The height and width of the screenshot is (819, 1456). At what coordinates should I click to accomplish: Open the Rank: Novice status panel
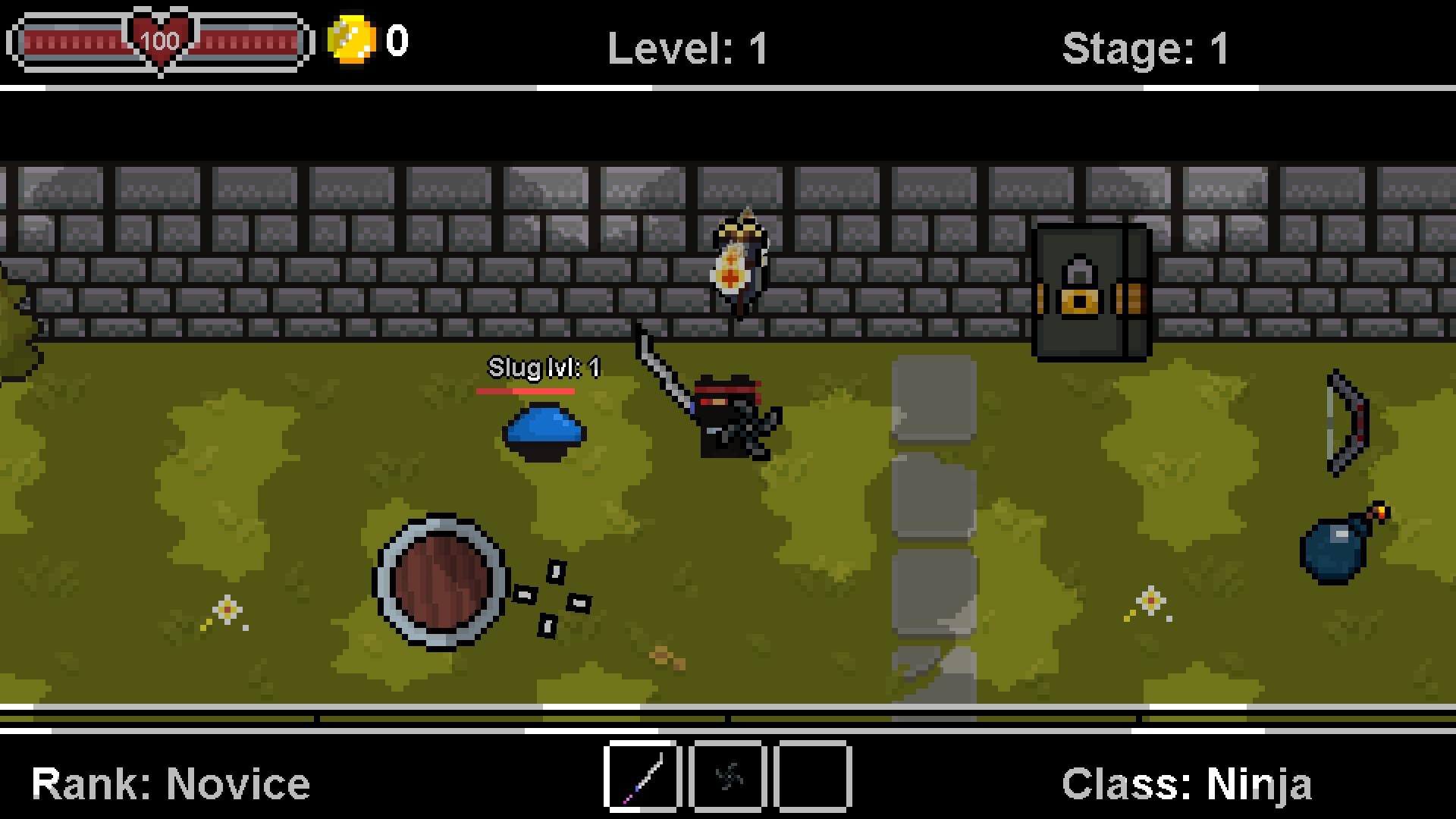171,781
